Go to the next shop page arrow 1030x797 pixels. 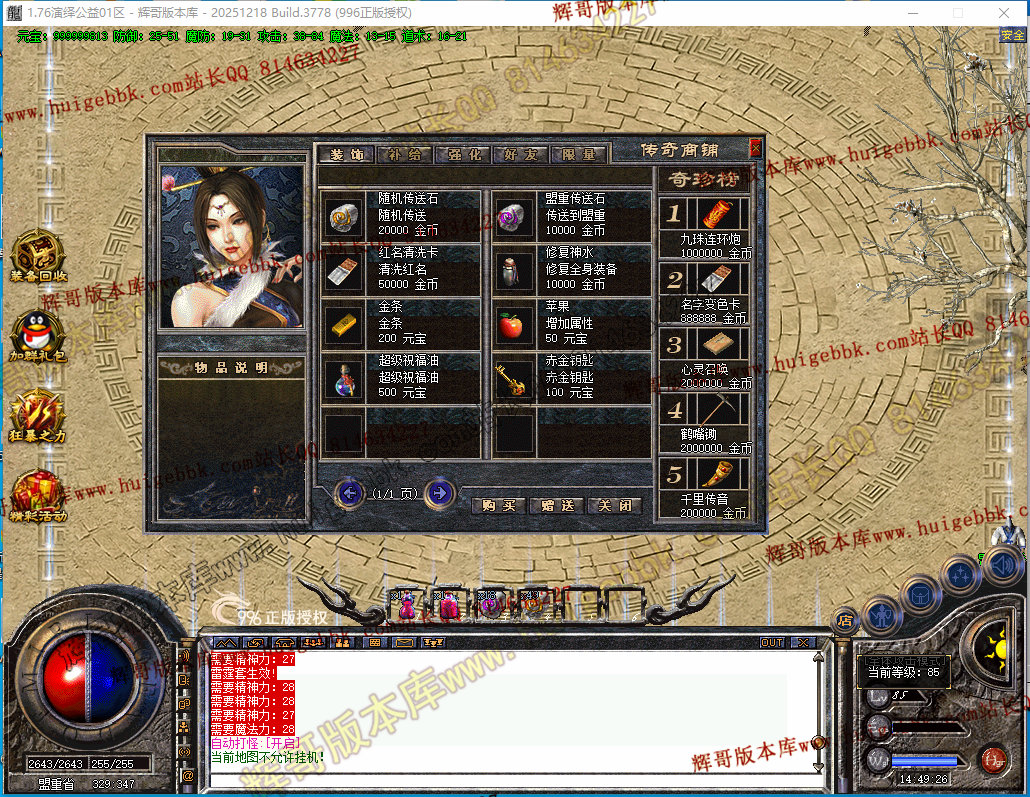pyautogui.click(x=440, y=493)
